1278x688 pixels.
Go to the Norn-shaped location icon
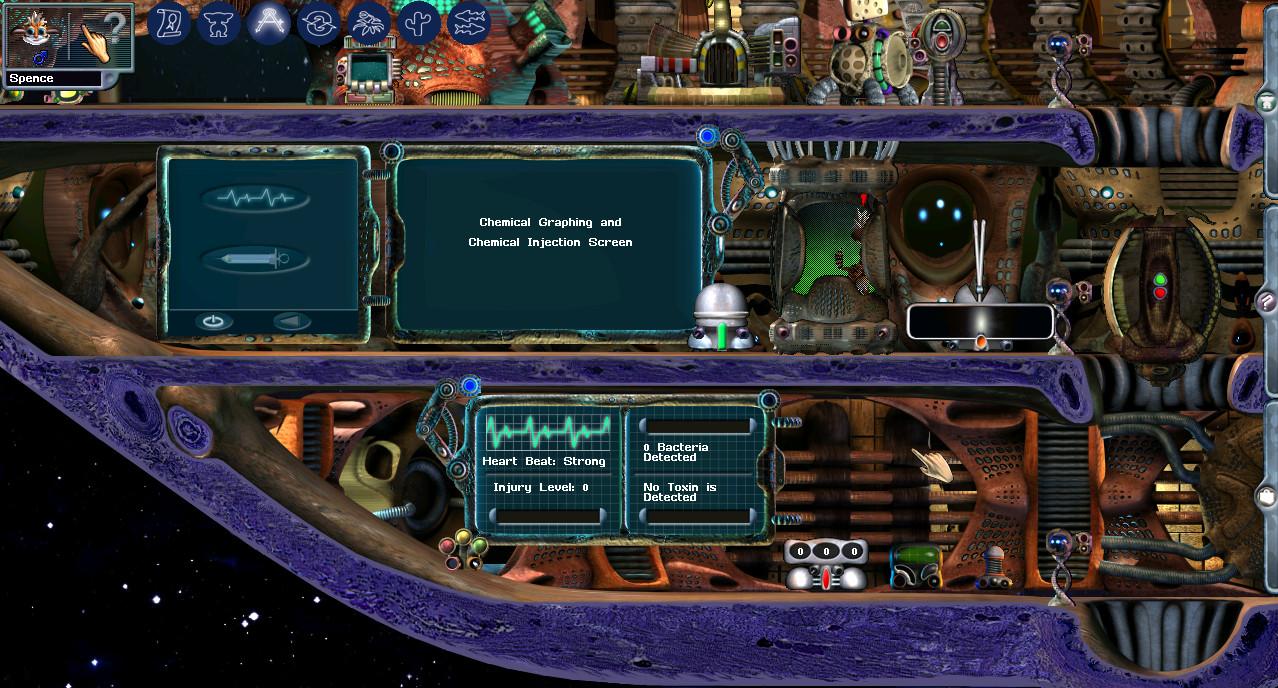pyautogui.click(x=218, y=22)
